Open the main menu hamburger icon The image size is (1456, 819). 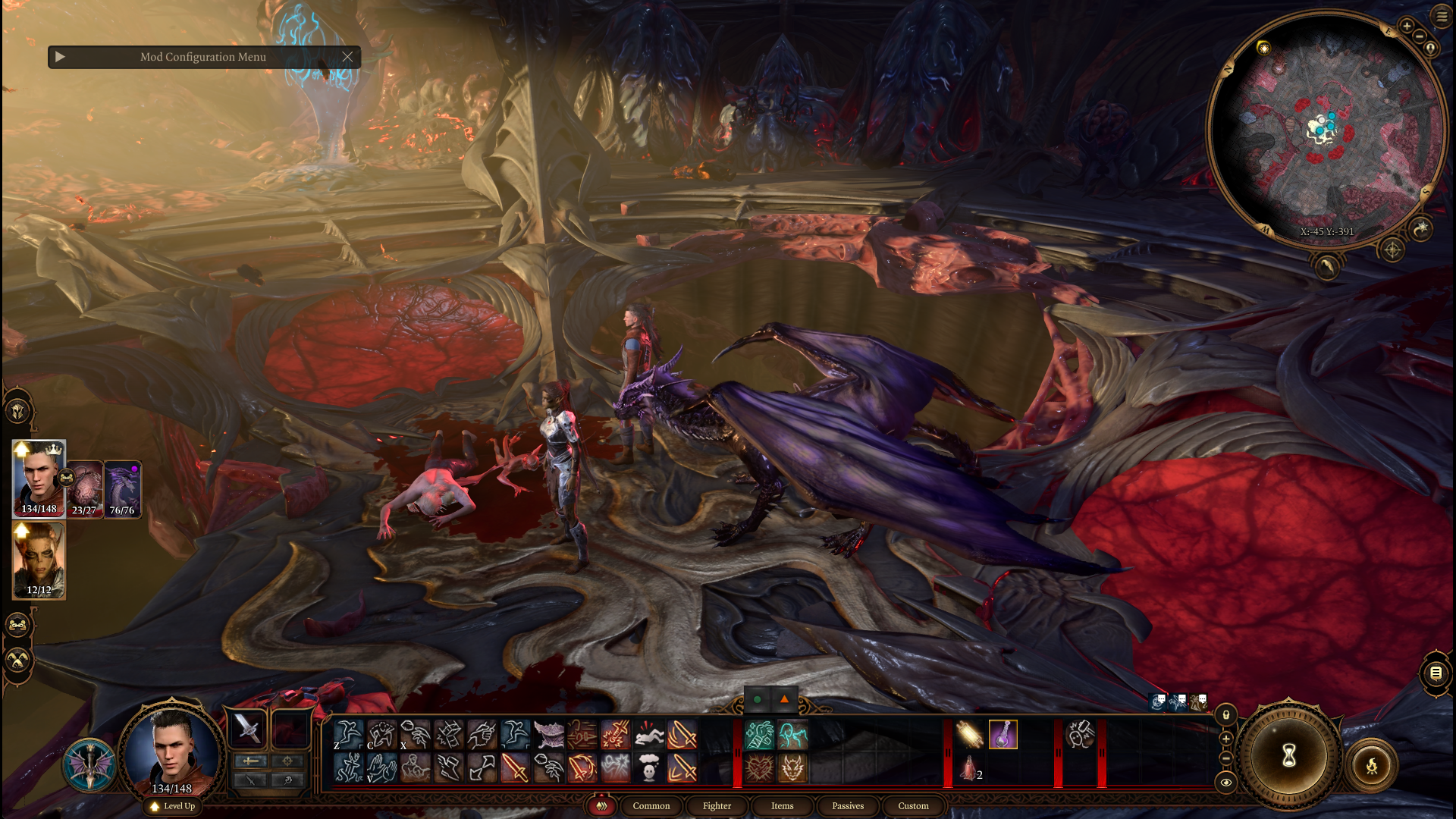(x=1442, y=15)
